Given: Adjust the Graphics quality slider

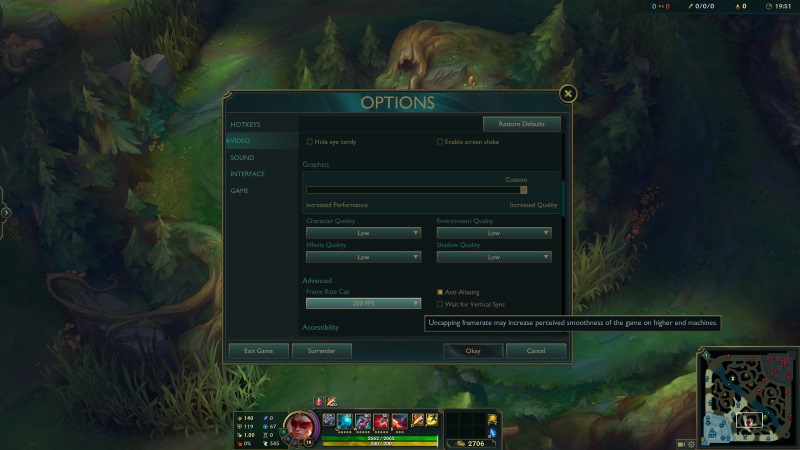Looking at the screenshot, I should 523,190.
